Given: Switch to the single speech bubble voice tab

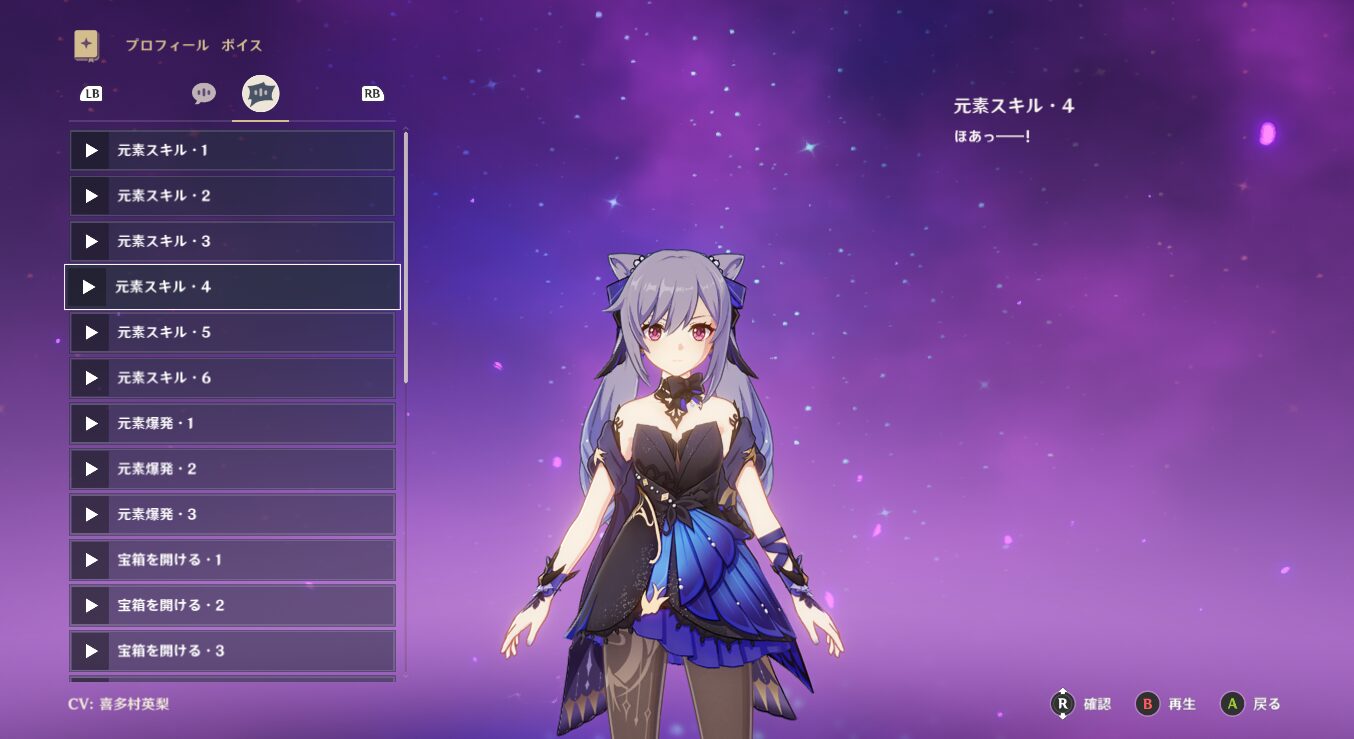Looking at the screenshot, I should click(x=204, y=94).
